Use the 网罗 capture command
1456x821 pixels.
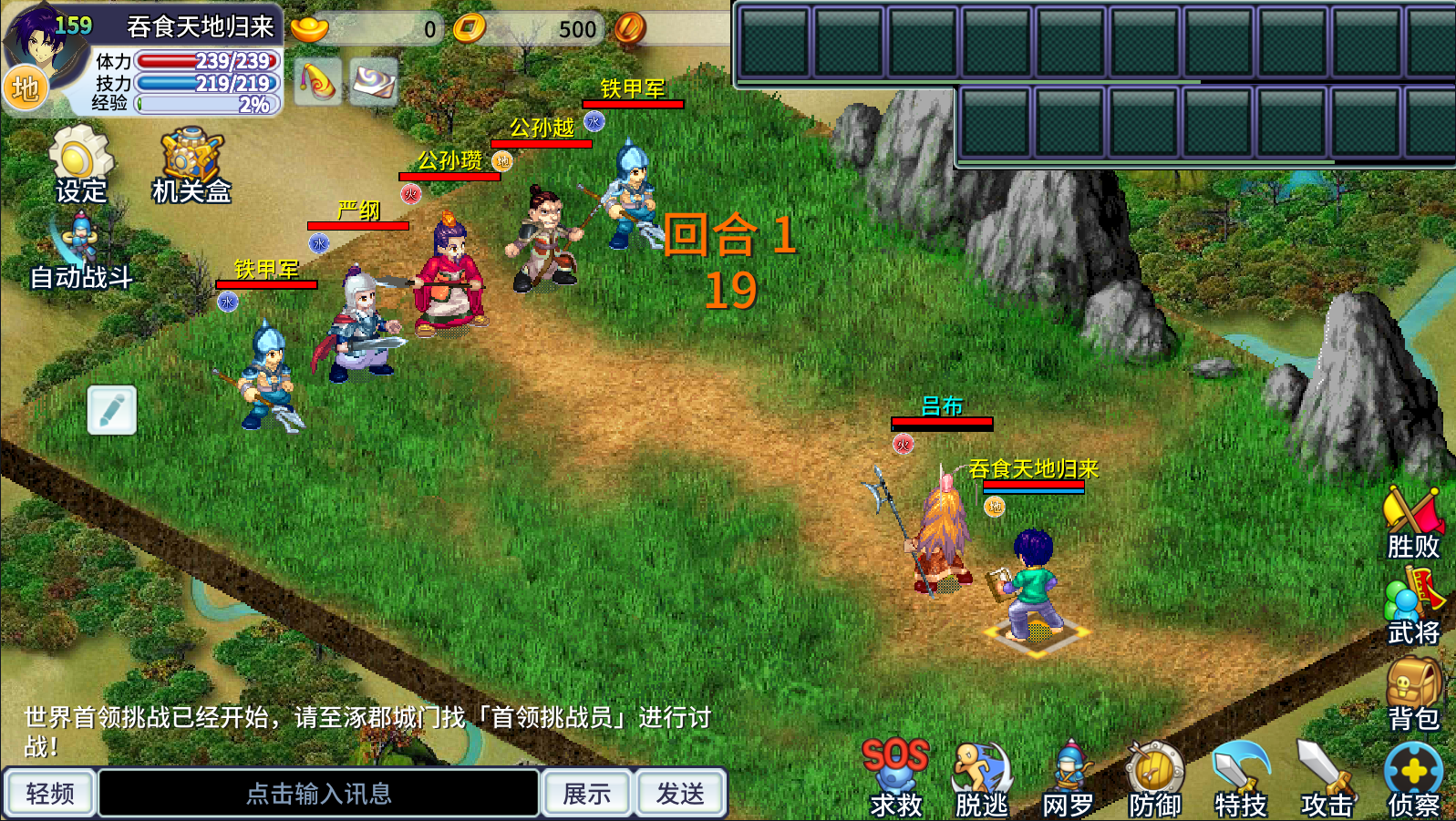click(1068, 777)
